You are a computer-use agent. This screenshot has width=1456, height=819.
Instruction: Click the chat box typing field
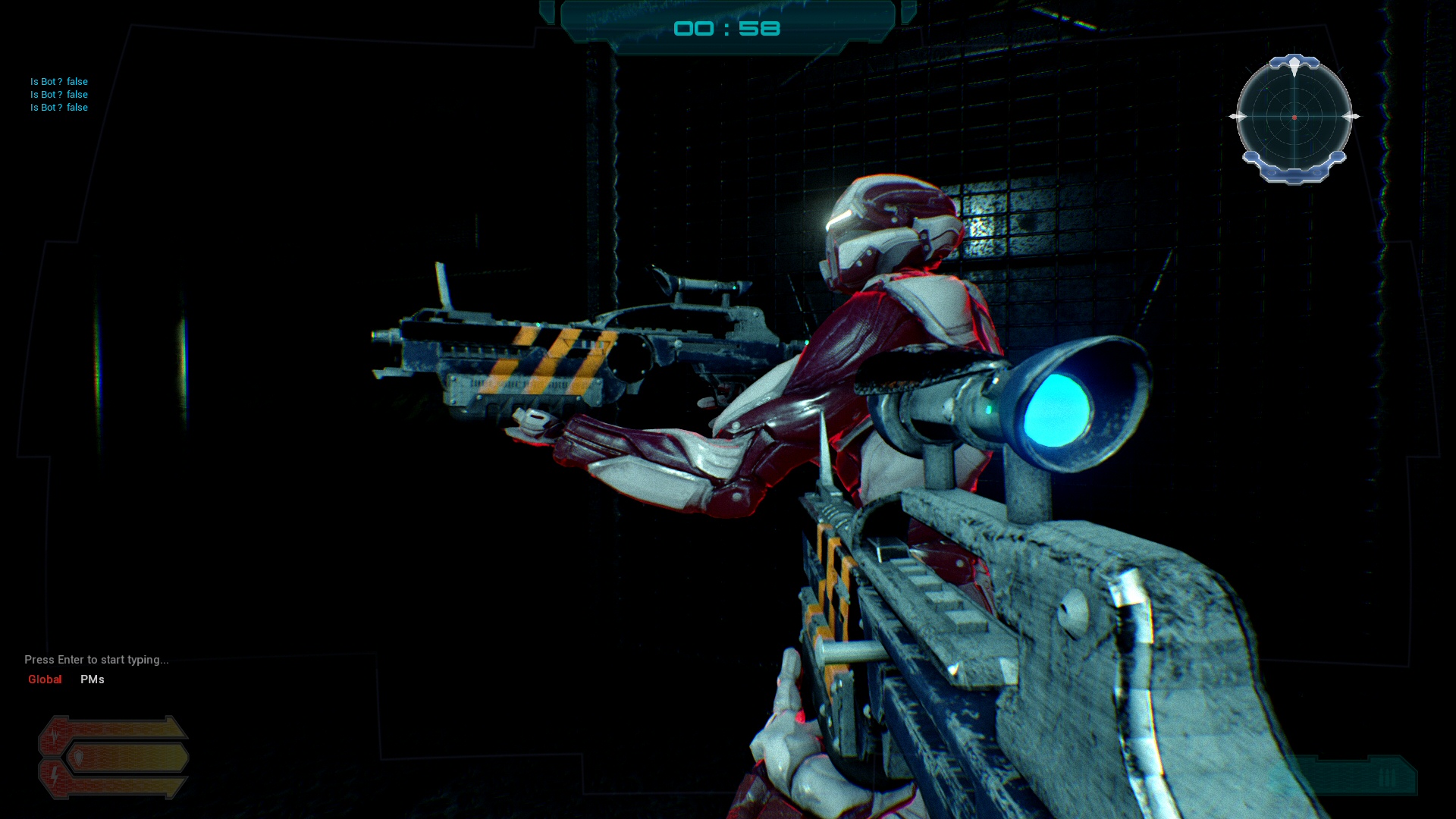tap(97, 660)
